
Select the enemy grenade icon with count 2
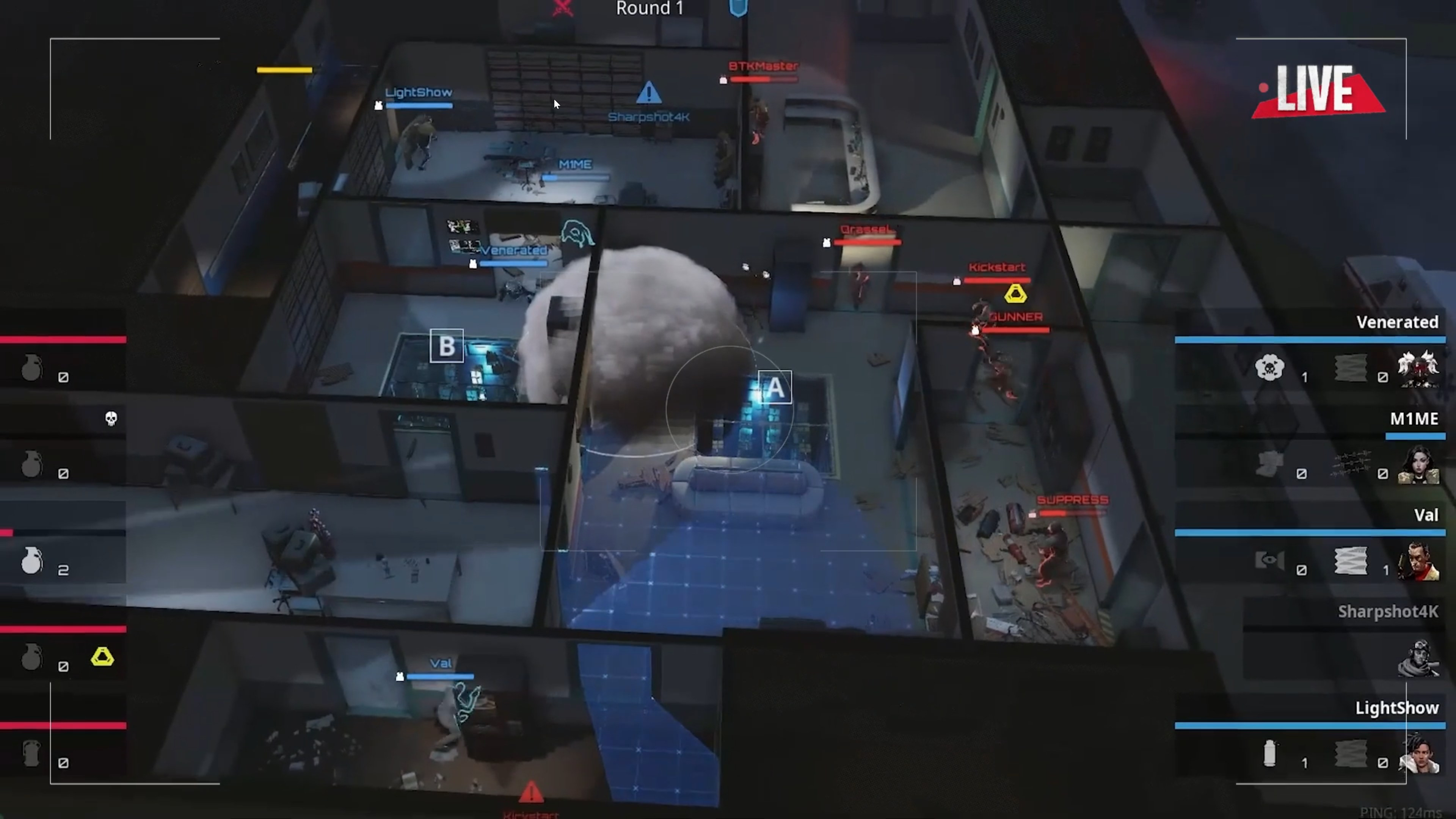click(32, 561)
